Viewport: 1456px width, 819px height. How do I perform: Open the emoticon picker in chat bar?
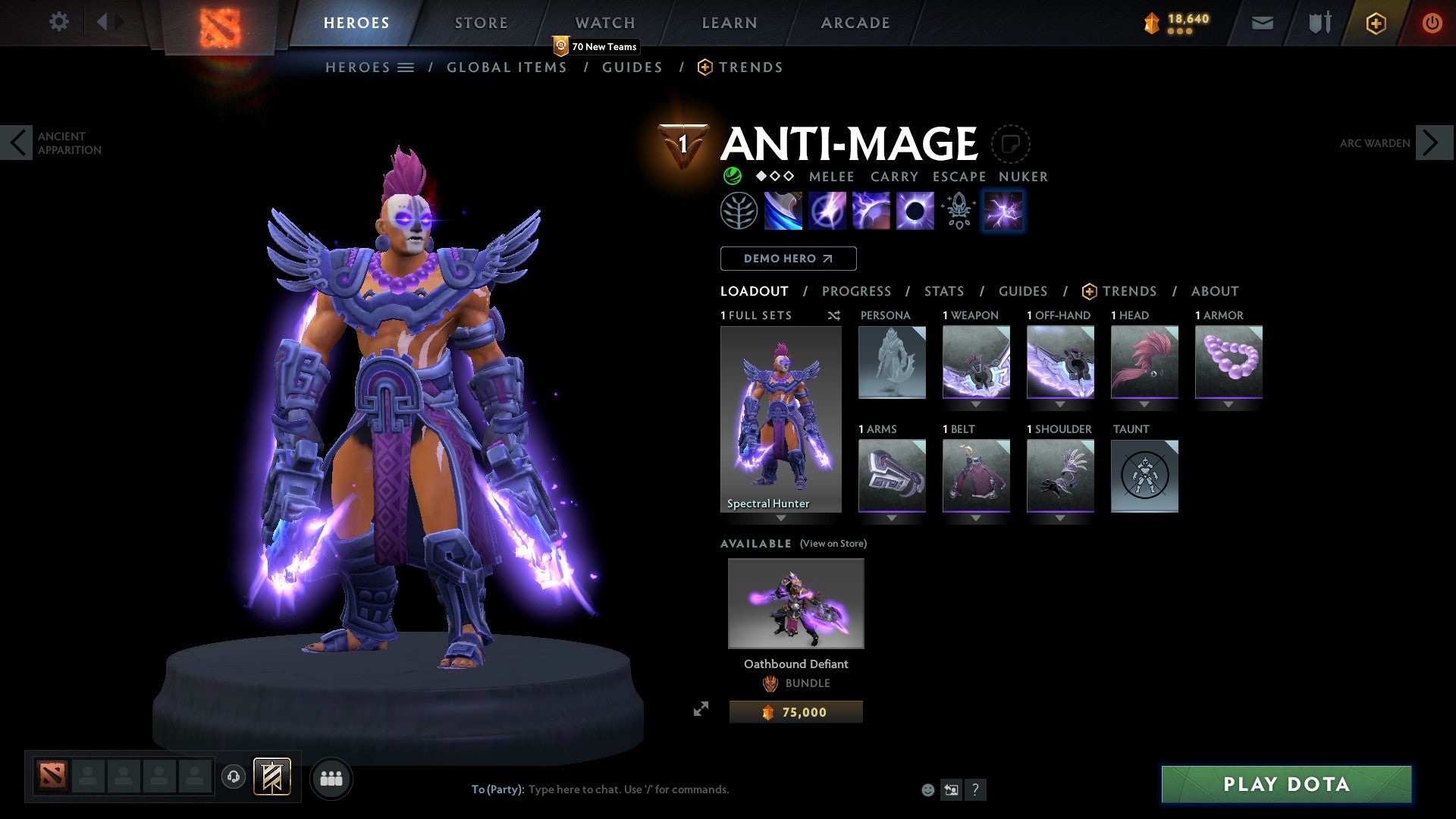click(x=927, y=789)
